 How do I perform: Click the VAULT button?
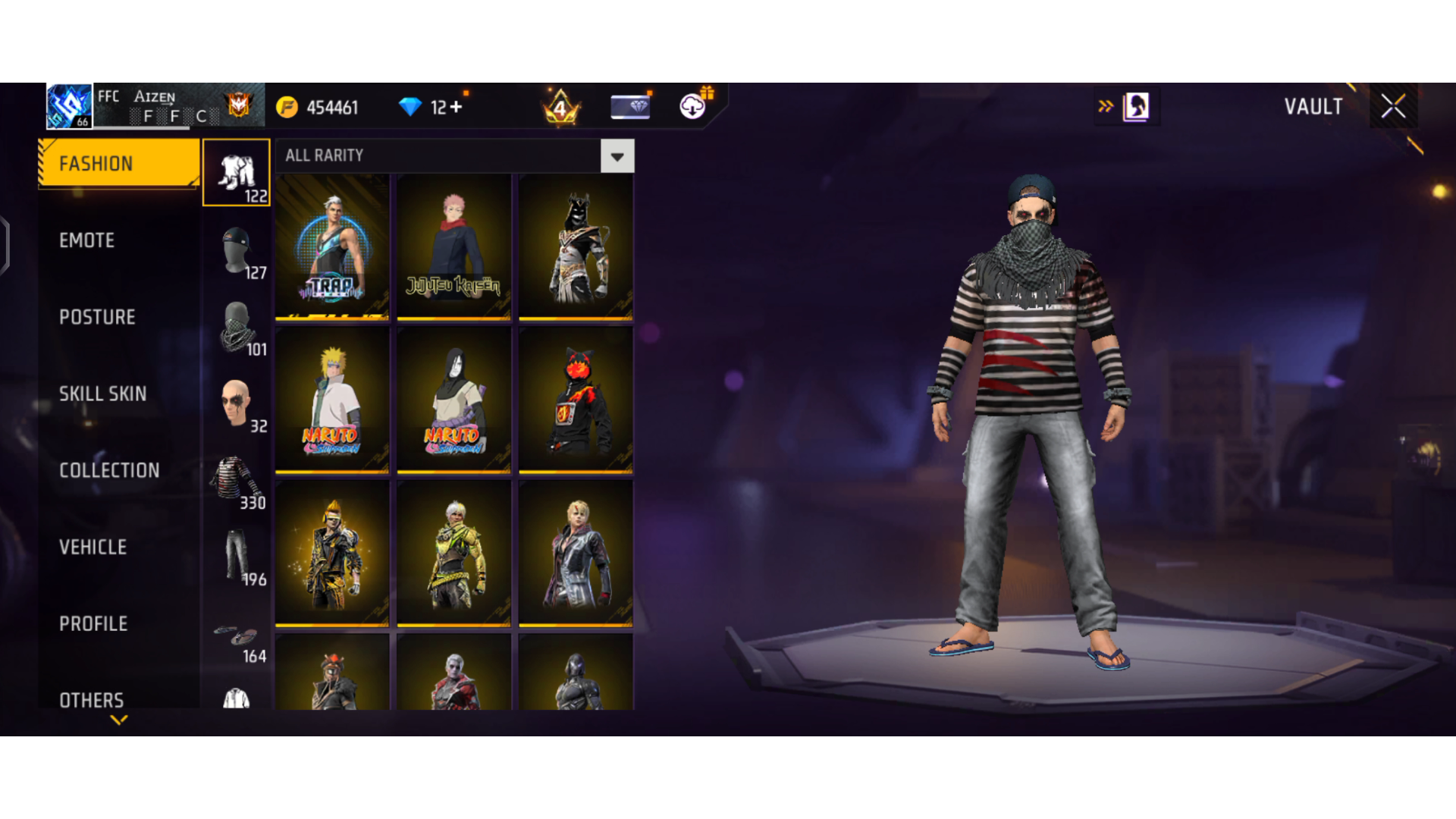(1313, 106)
